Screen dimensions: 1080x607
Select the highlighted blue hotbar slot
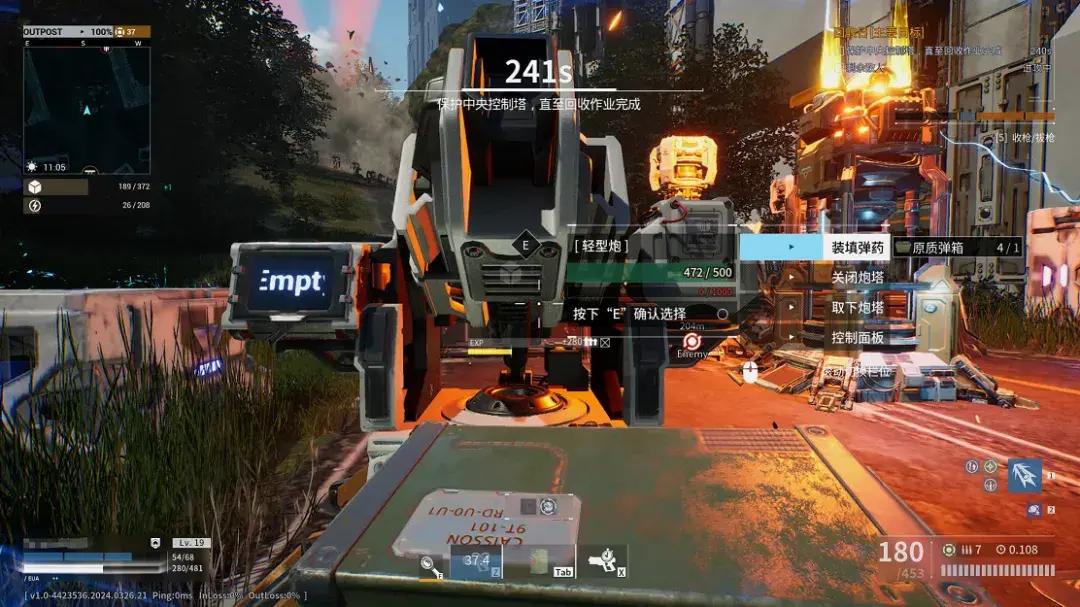click(x=475, y=561)
